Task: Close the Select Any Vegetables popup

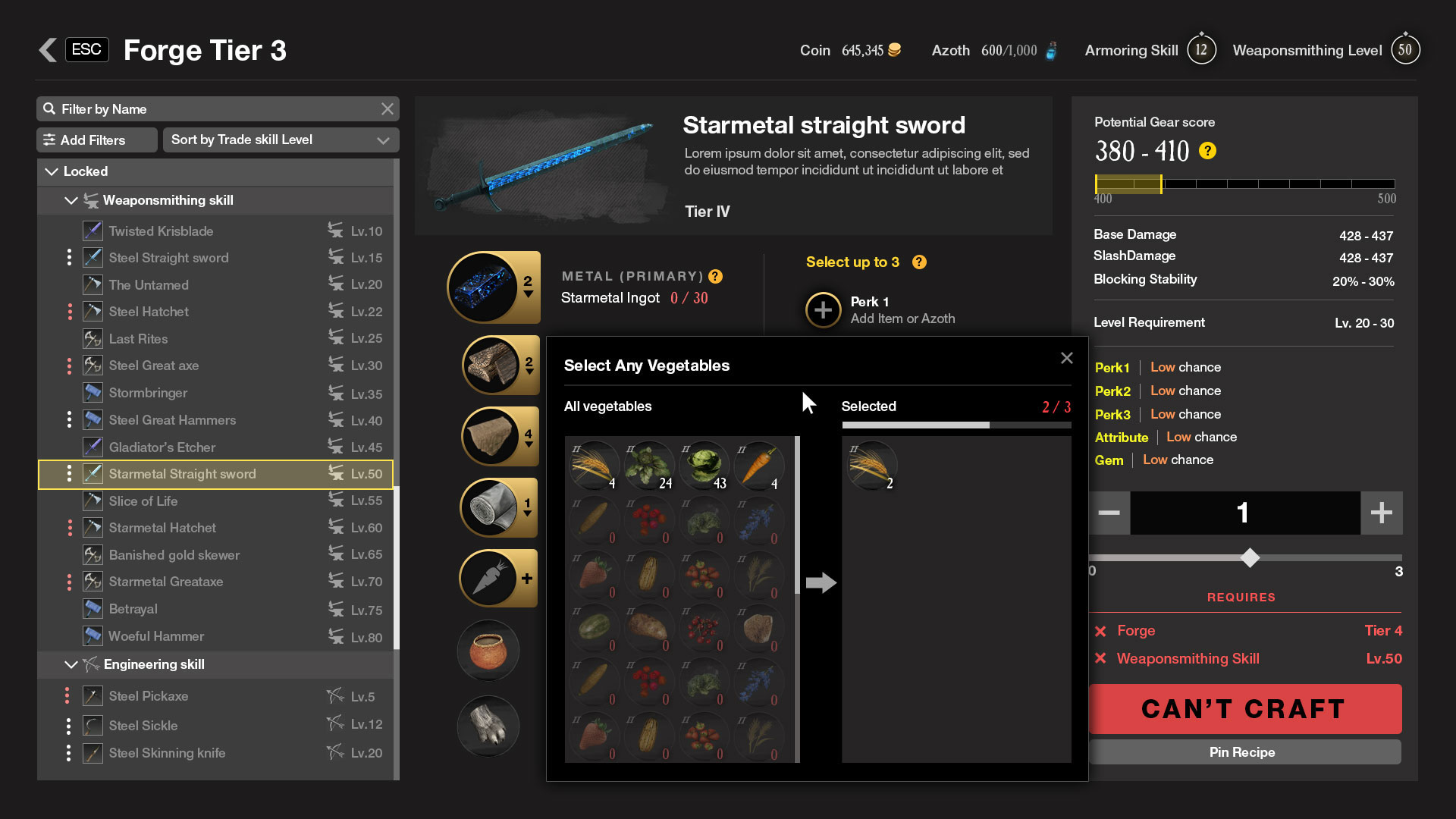Action: pyautogui.click(x=1066, y=358)
